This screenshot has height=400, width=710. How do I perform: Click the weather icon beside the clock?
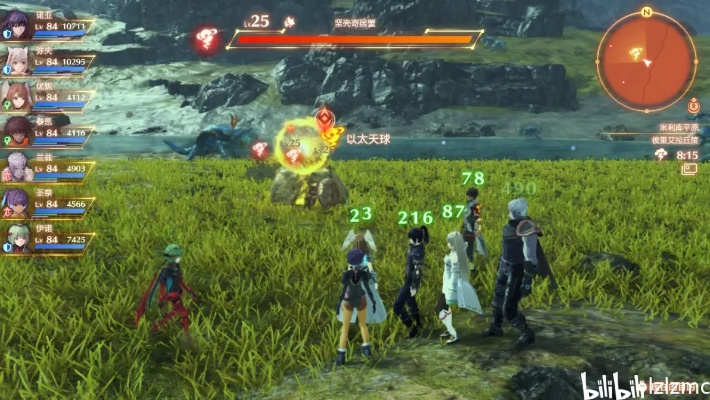click(x=661, y=155)
